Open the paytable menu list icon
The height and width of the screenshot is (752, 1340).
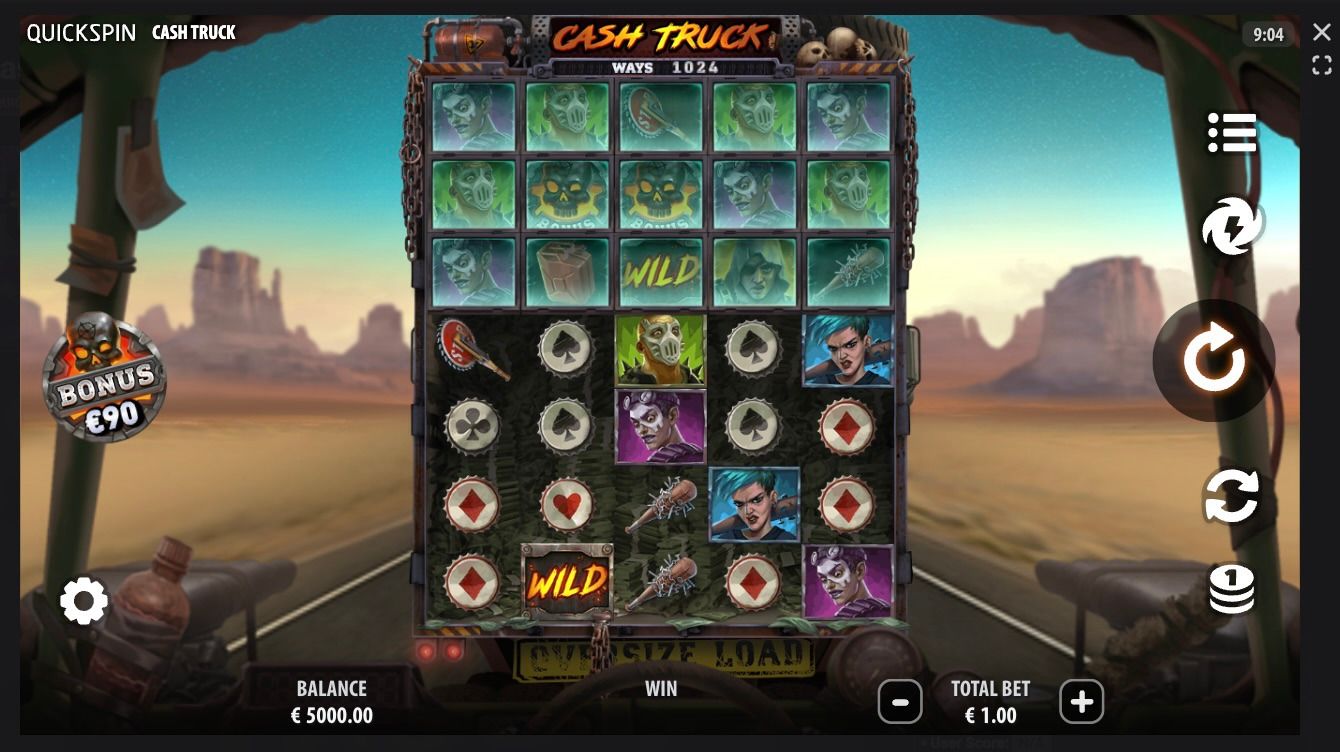(x=1231, y=132)
